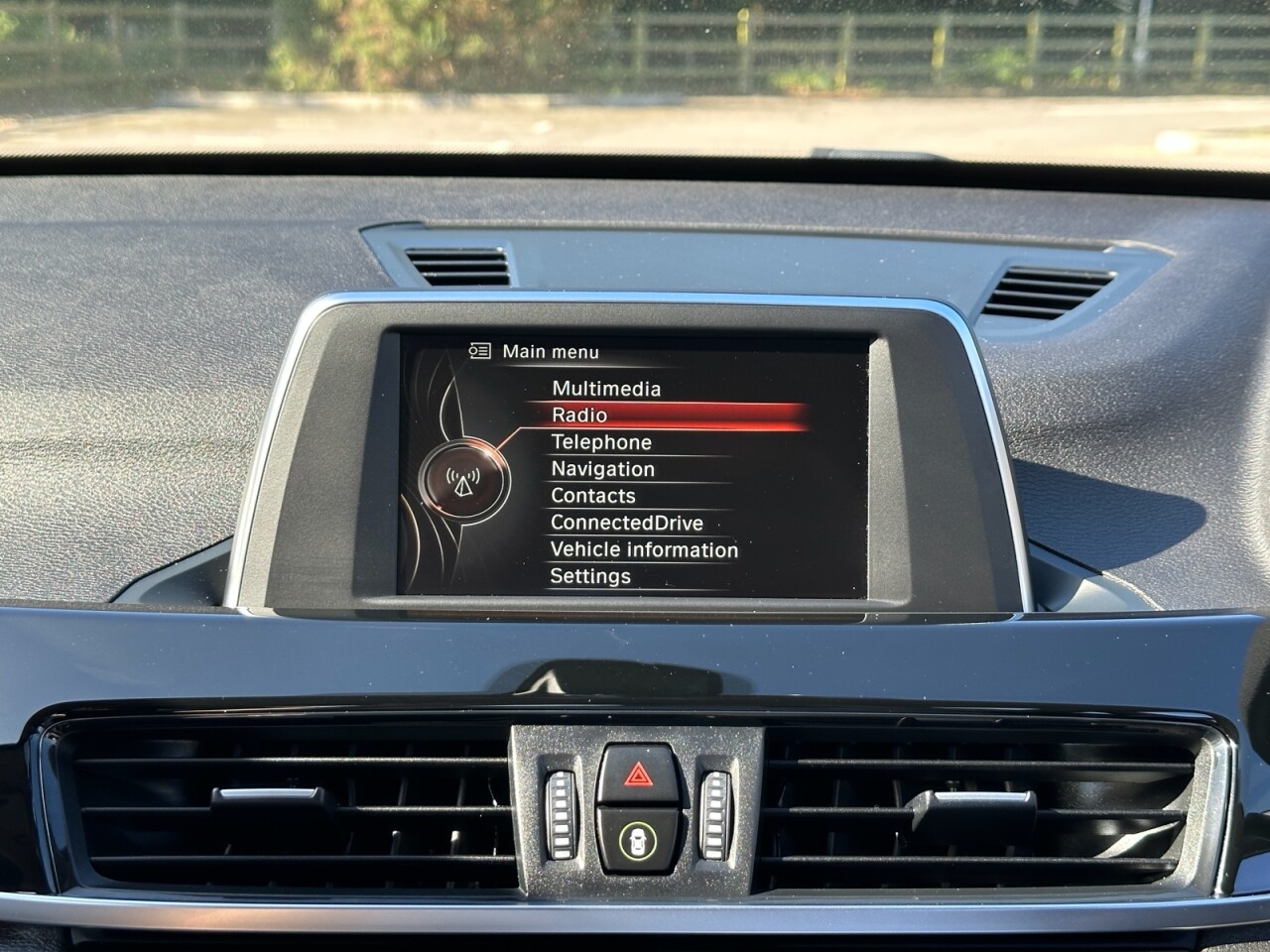The image size is (1270, 952).
Task: Show Vehicle information
Action: [x=644, y=549]
